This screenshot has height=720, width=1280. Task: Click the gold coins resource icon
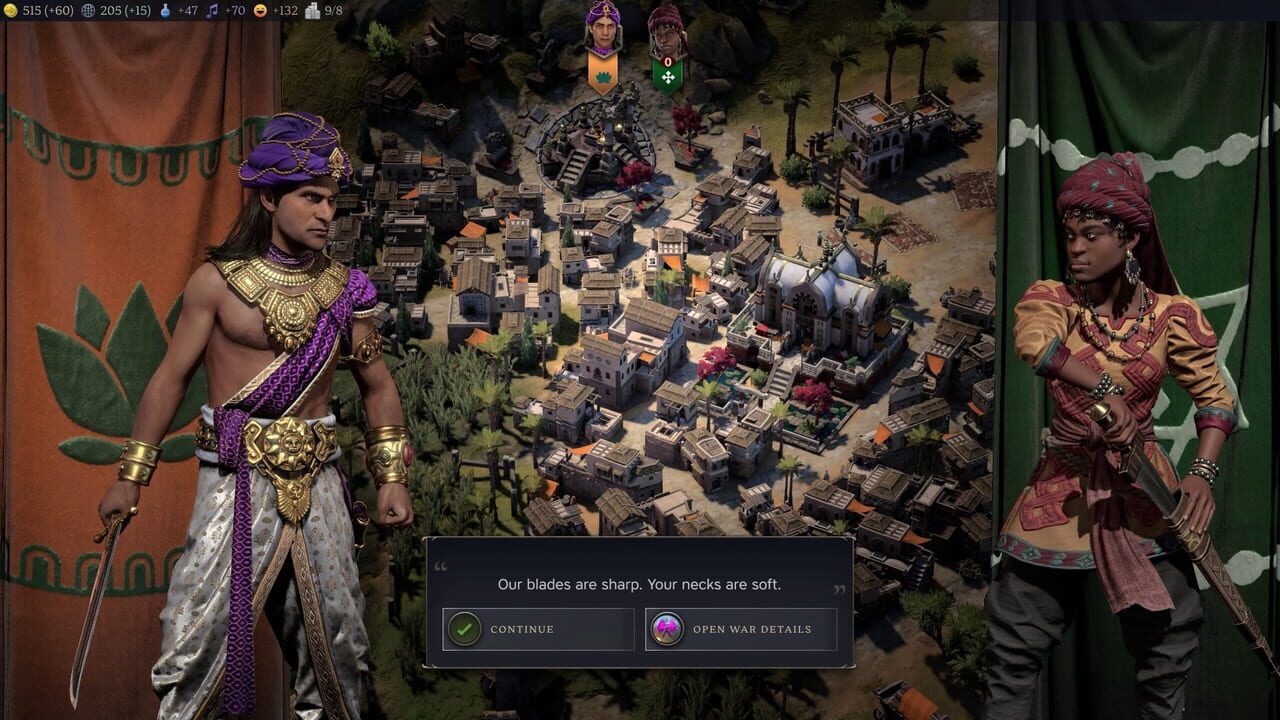[x=10, y=10]
